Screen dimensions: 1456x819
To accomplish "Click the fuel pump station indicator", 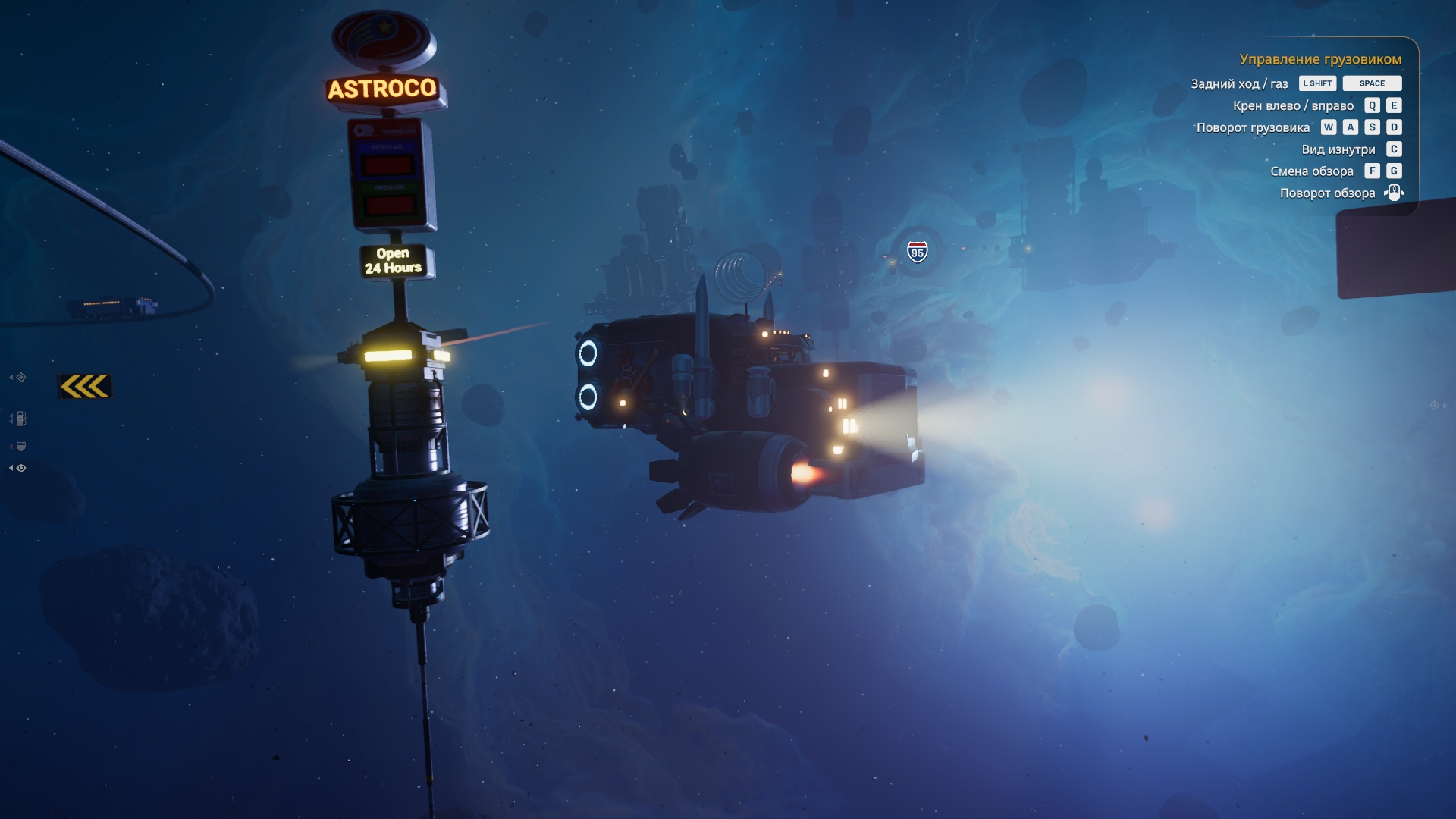I will click(20, 419).
